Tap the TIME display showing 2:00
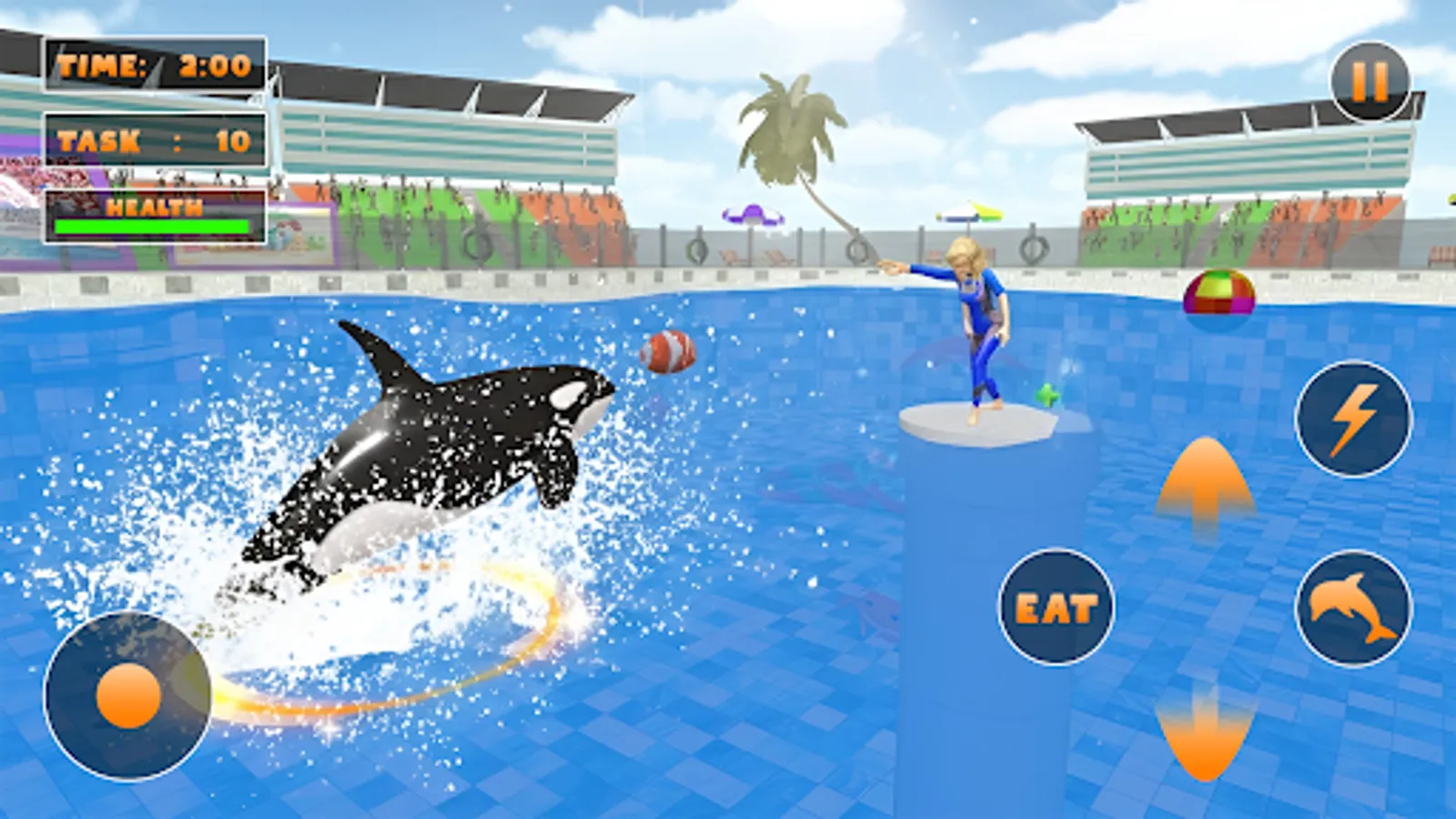This screenshot has height=819, width=1456. pyautogui.click(x=155, y=64)
